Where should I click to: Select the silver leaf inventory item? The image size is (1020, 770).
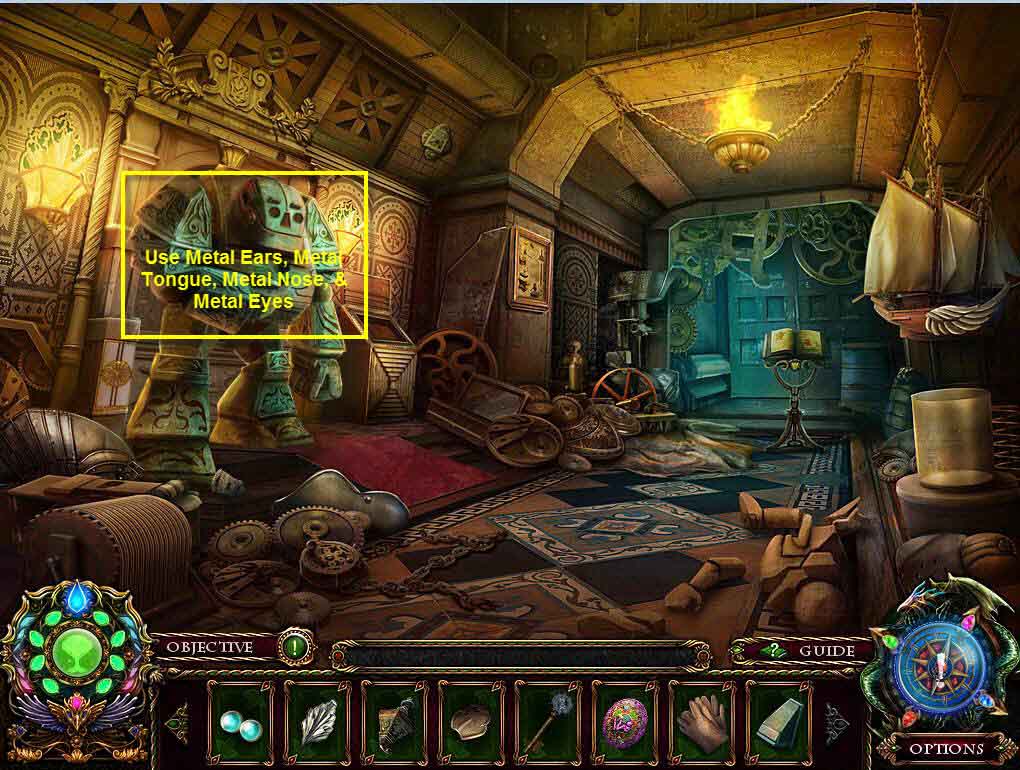pyautogui.click(x=317, y=718)
